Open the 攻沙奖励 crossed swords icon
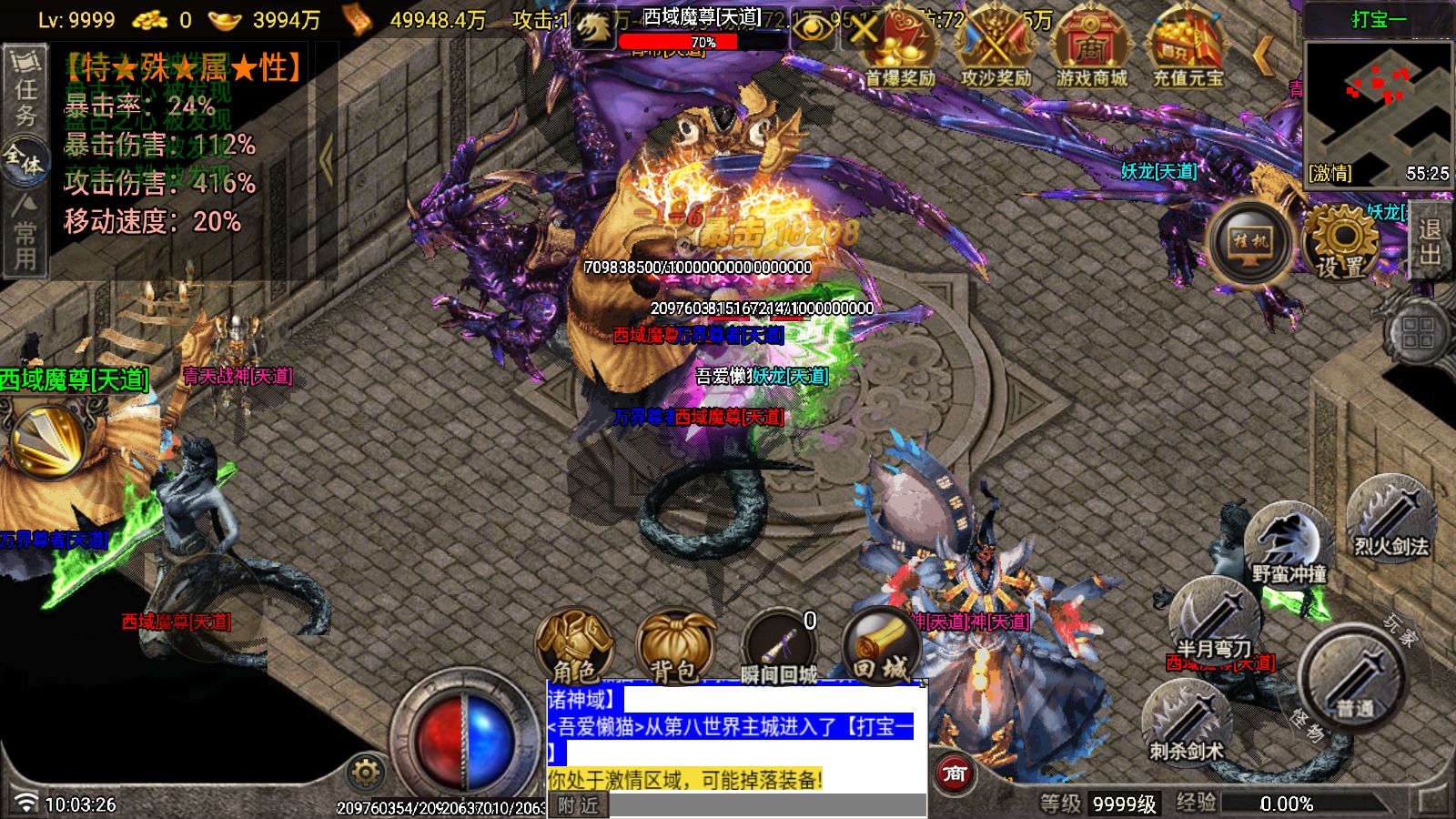The height and width of the screenshot is (819, 1456). tap(996, 50)
